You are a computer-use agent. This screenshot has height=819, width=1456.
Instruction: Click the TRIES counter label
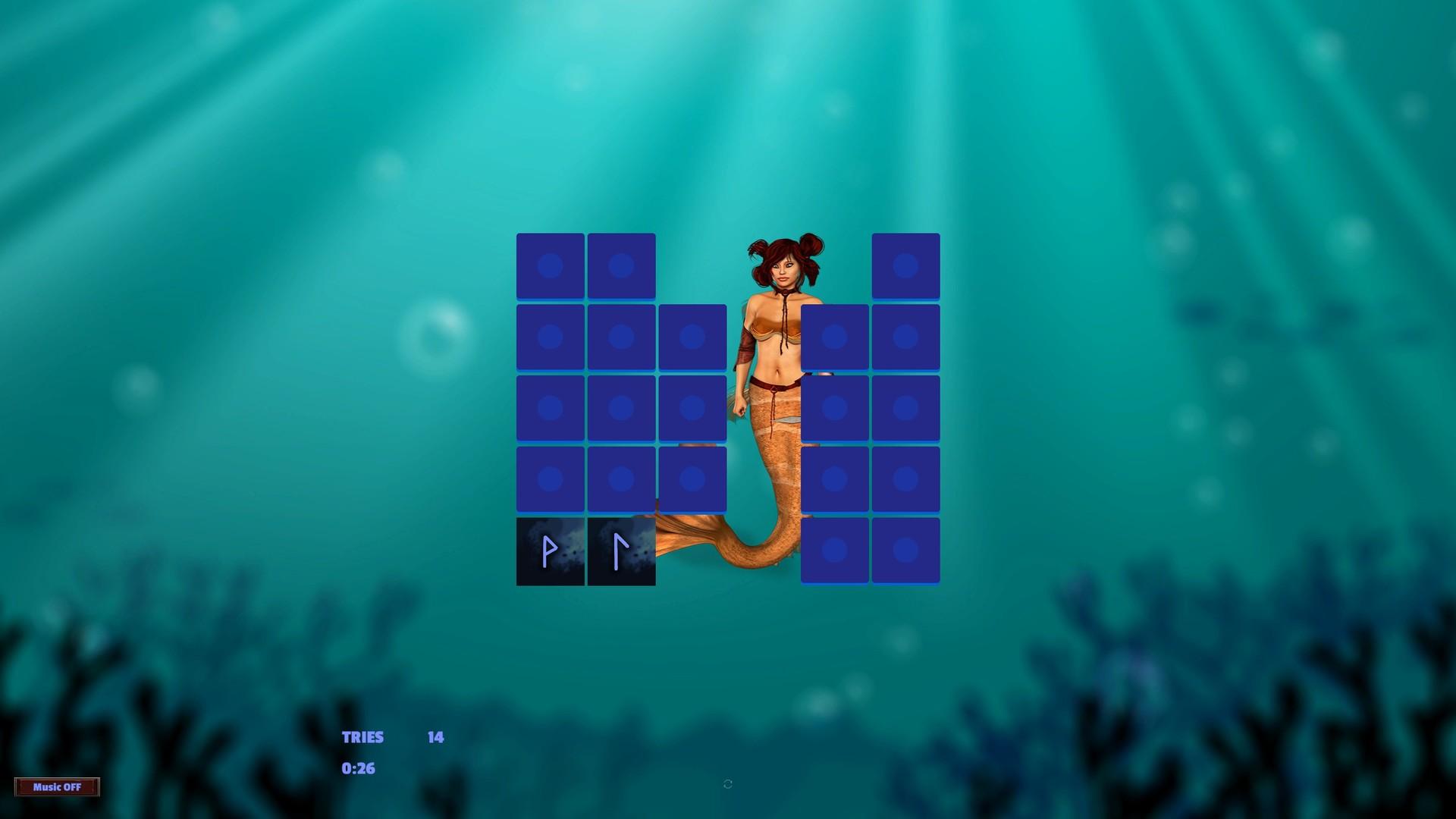362,736
